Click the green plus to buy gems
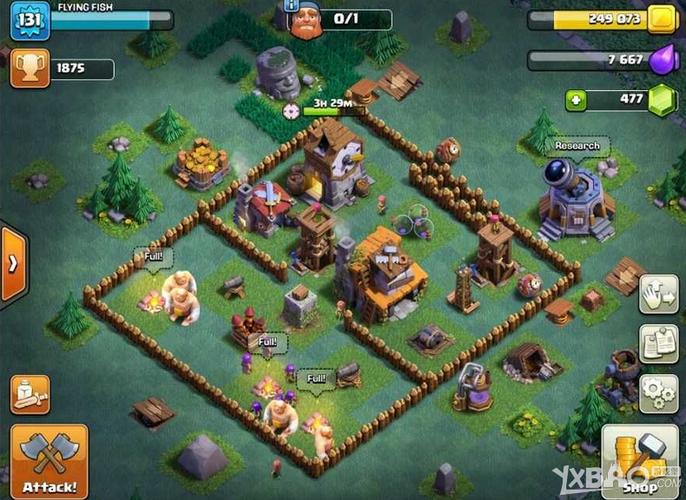This screenshot has height=500, width=686. tap(575, 100)
